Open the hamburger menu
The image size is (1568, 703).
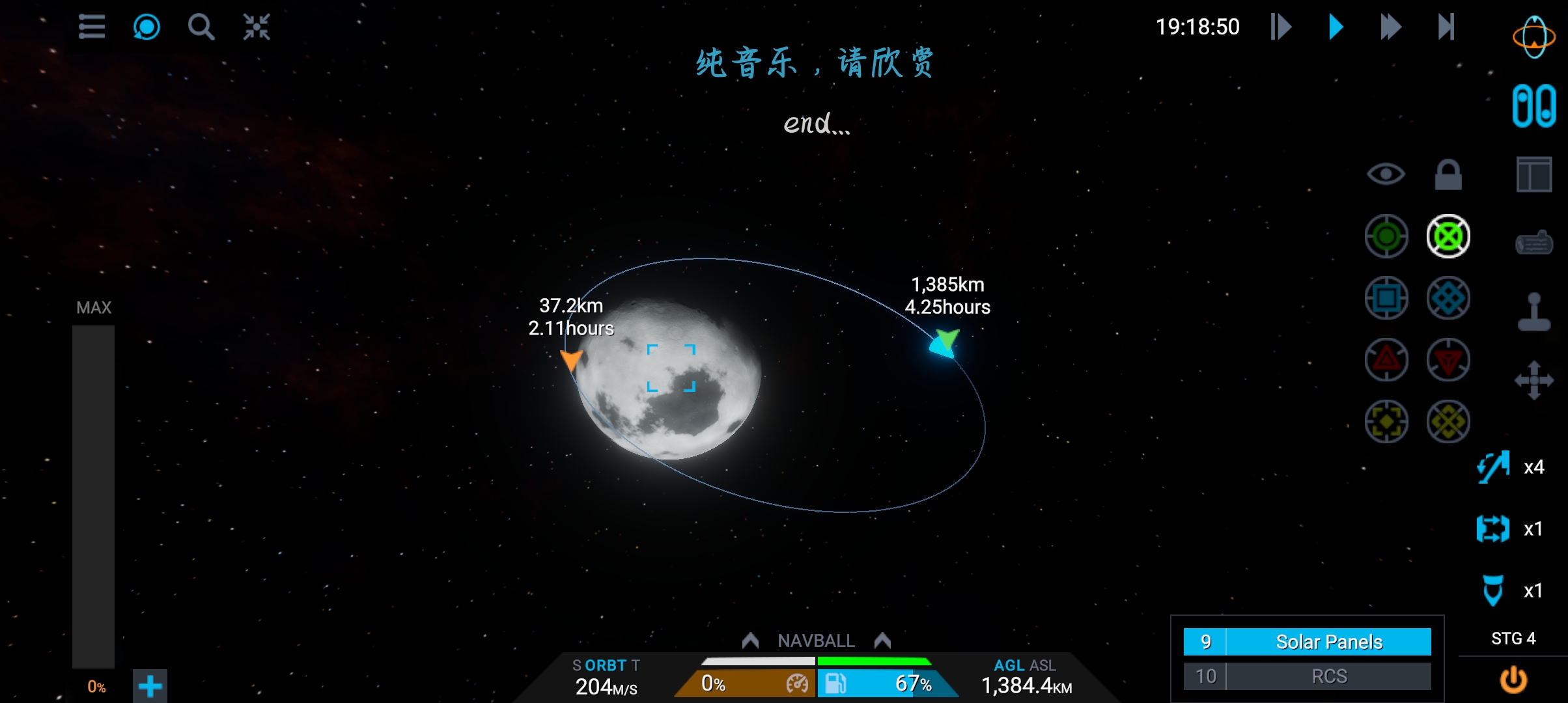(92, 27)
